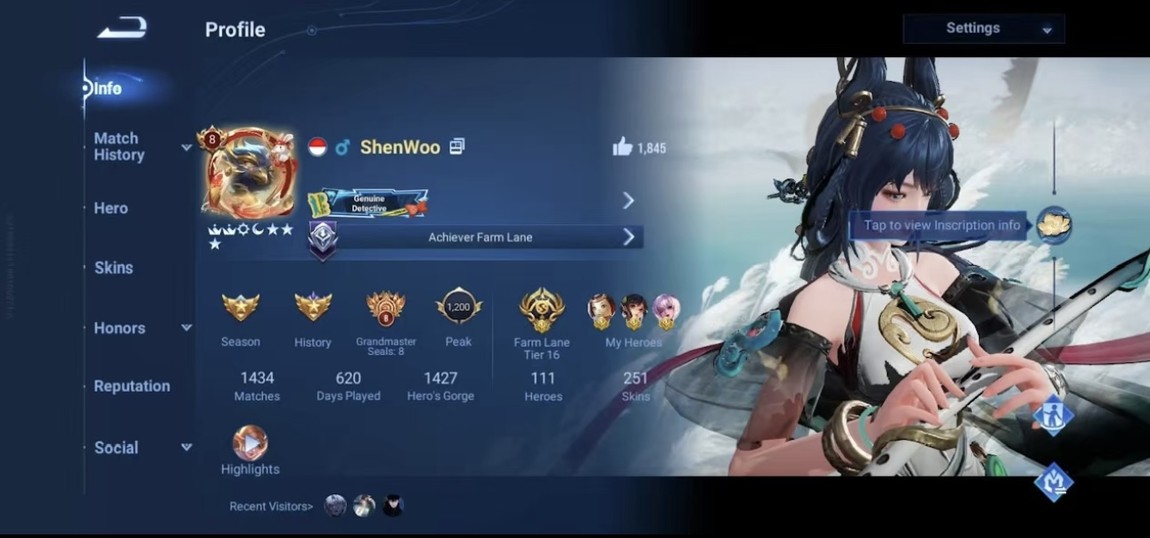This screenshot has height=538, width=1150.
Task: Switch to the Hero tab
Action: pyautogui.click(x=111, y=208)
